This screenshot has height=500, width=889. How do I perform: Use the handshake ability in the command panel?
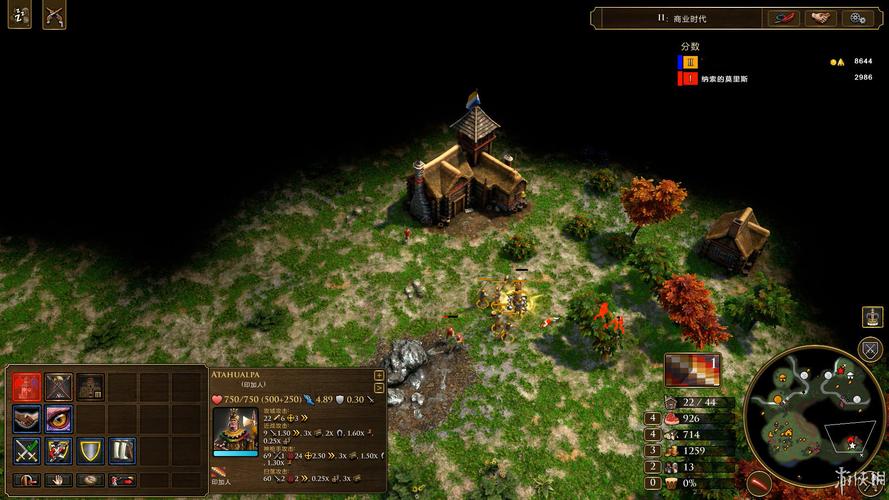[27, 419]
